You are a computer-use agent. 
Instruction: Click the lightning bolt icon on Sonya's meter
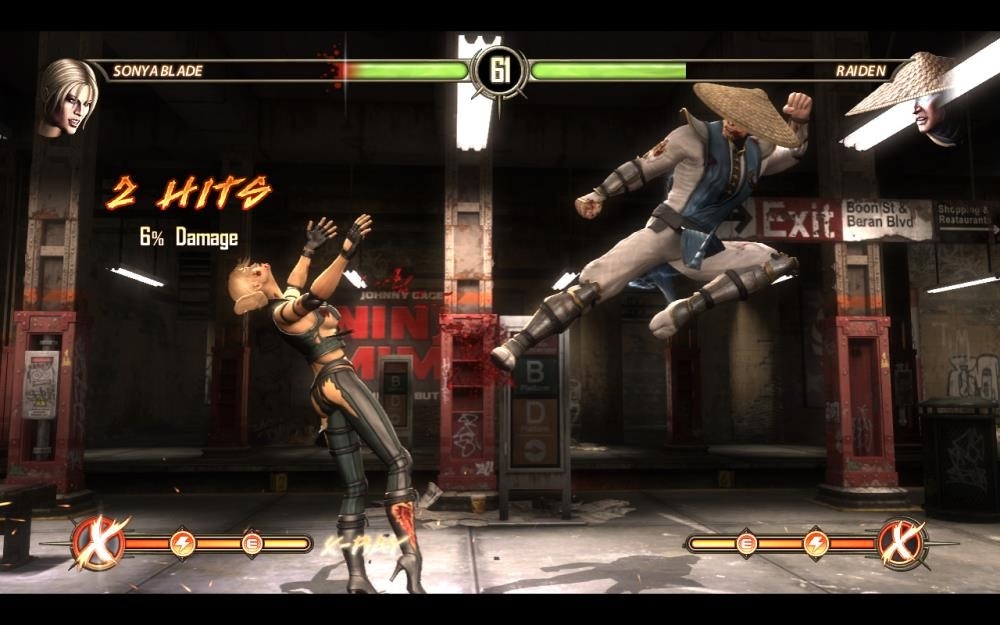coord(183,543)
